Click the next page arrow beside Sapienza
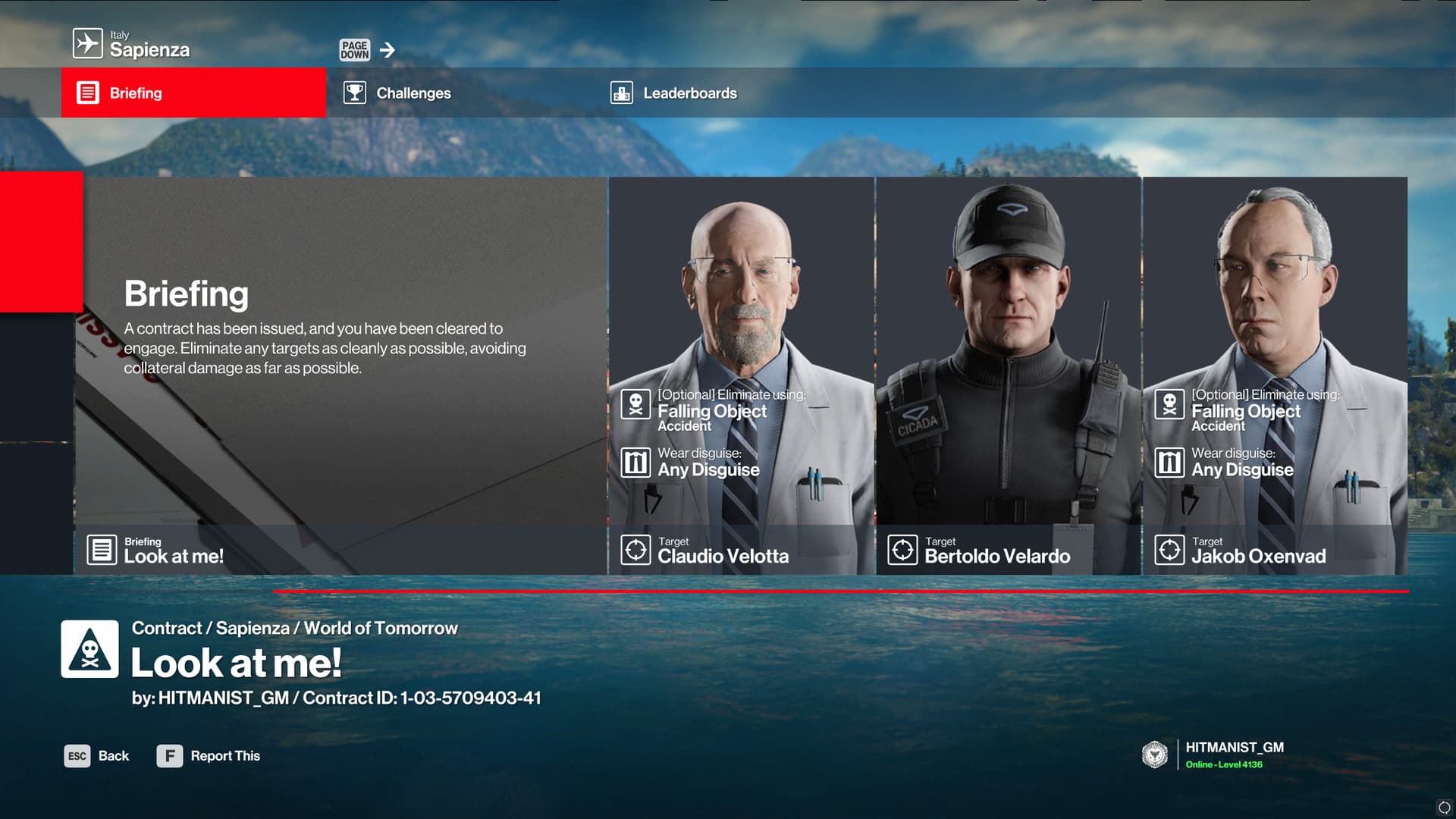Screen dimensions: 1456x819 [x=387, y=50]
